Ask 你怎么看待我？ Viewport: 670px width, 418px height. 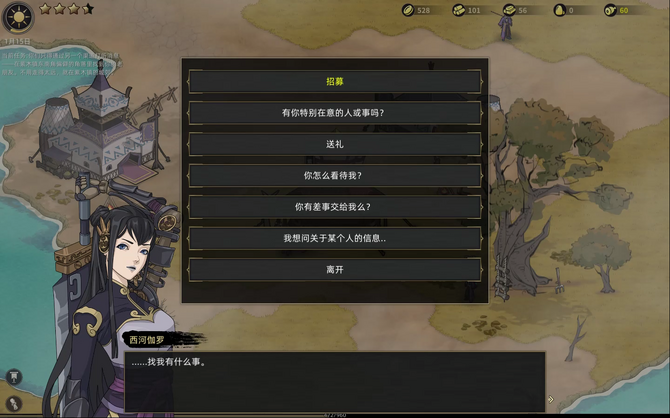coord(334,175)
